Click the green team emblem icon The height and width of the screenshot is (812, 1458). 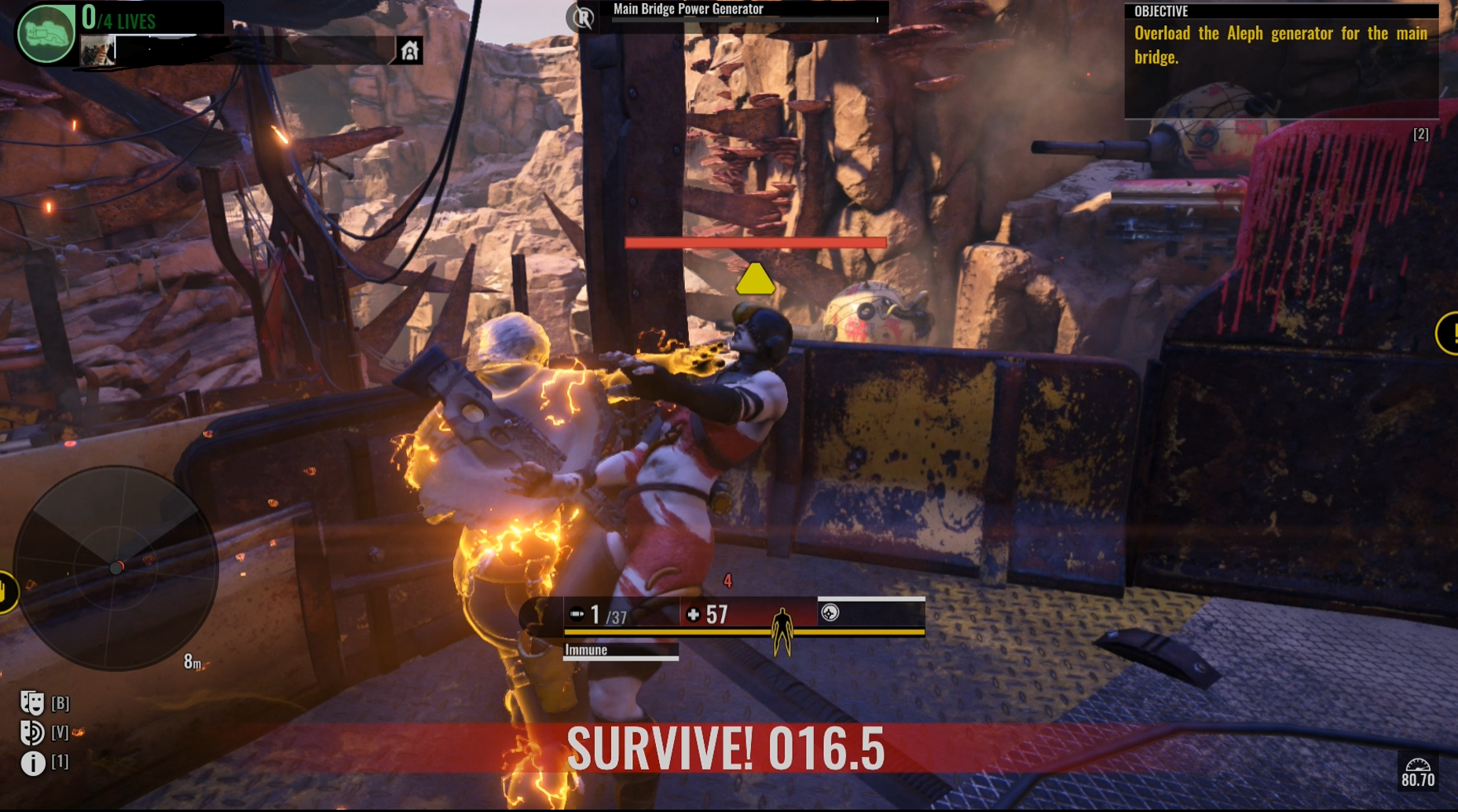[x=46, y=34]
